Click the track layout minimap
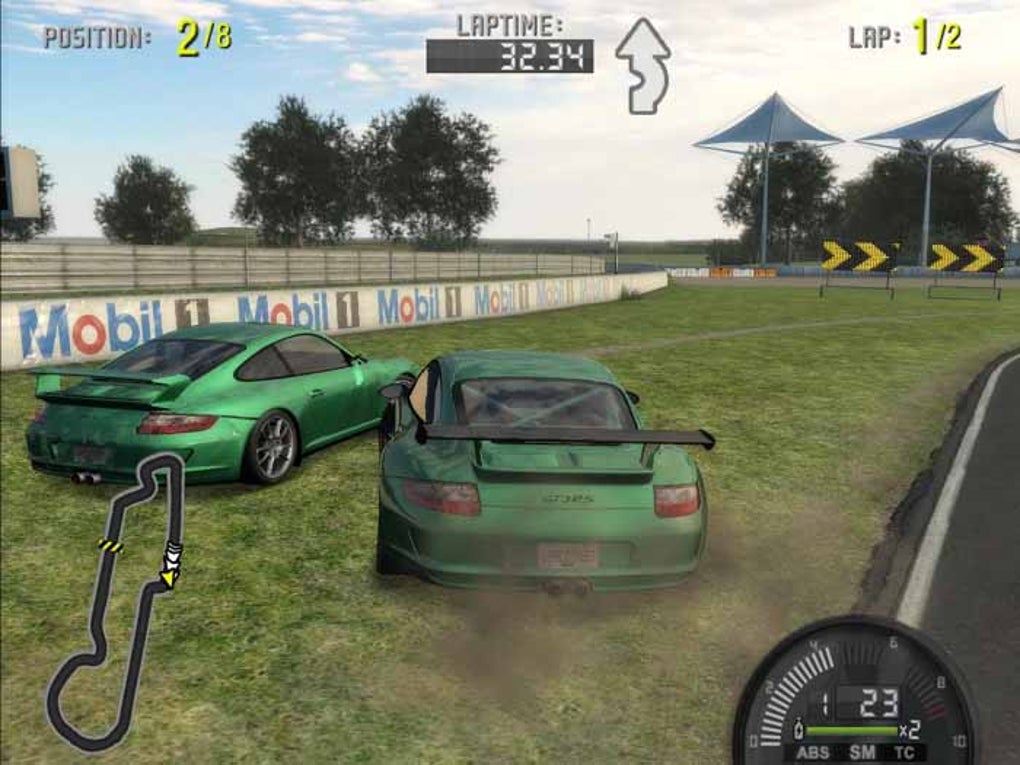Image resolution: width=1020 pixels, height=765 pixels. [x=115, y=600]
